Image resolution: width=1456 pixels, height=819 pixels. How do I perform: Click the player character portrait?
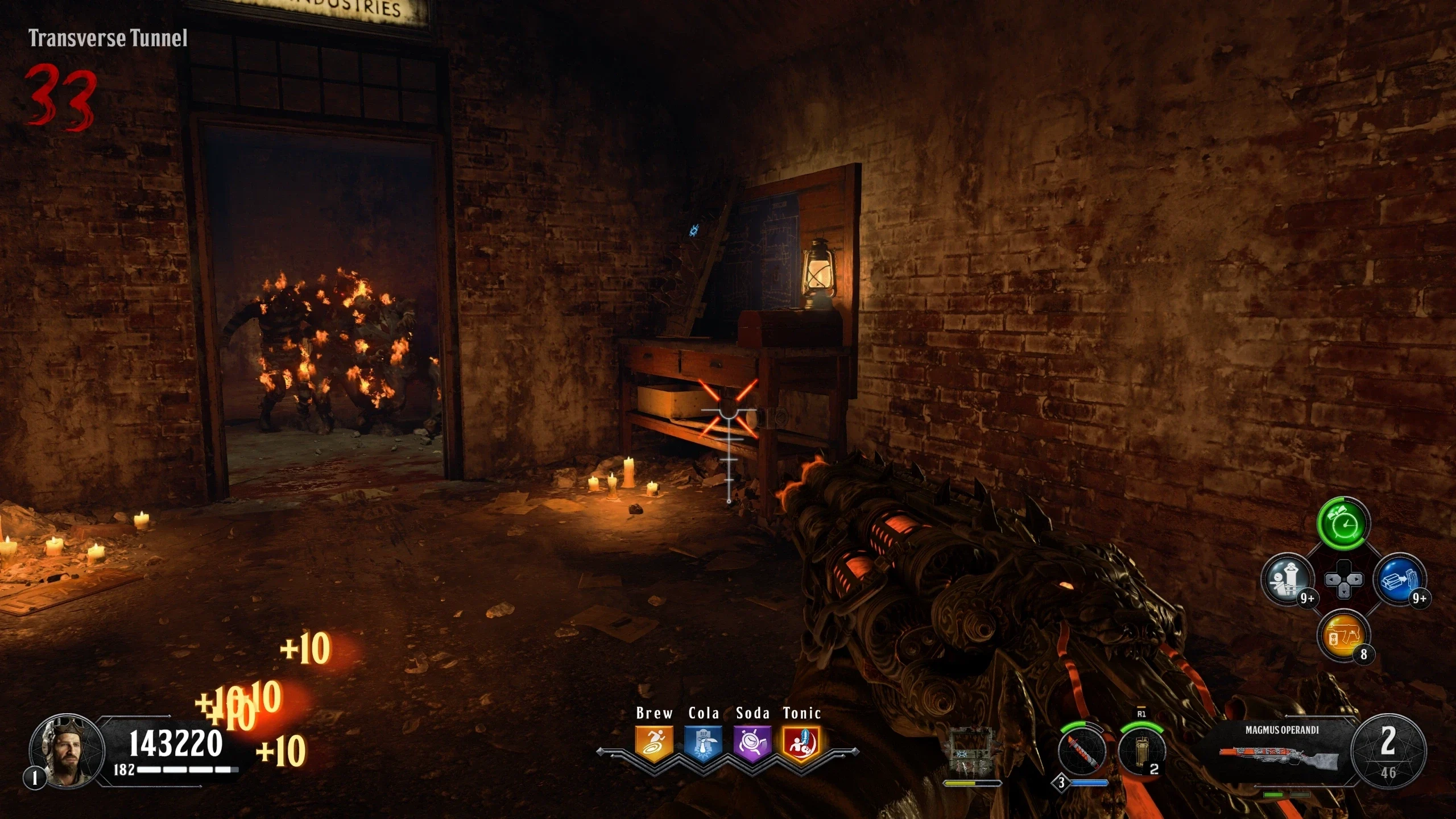tap(67, 751)
